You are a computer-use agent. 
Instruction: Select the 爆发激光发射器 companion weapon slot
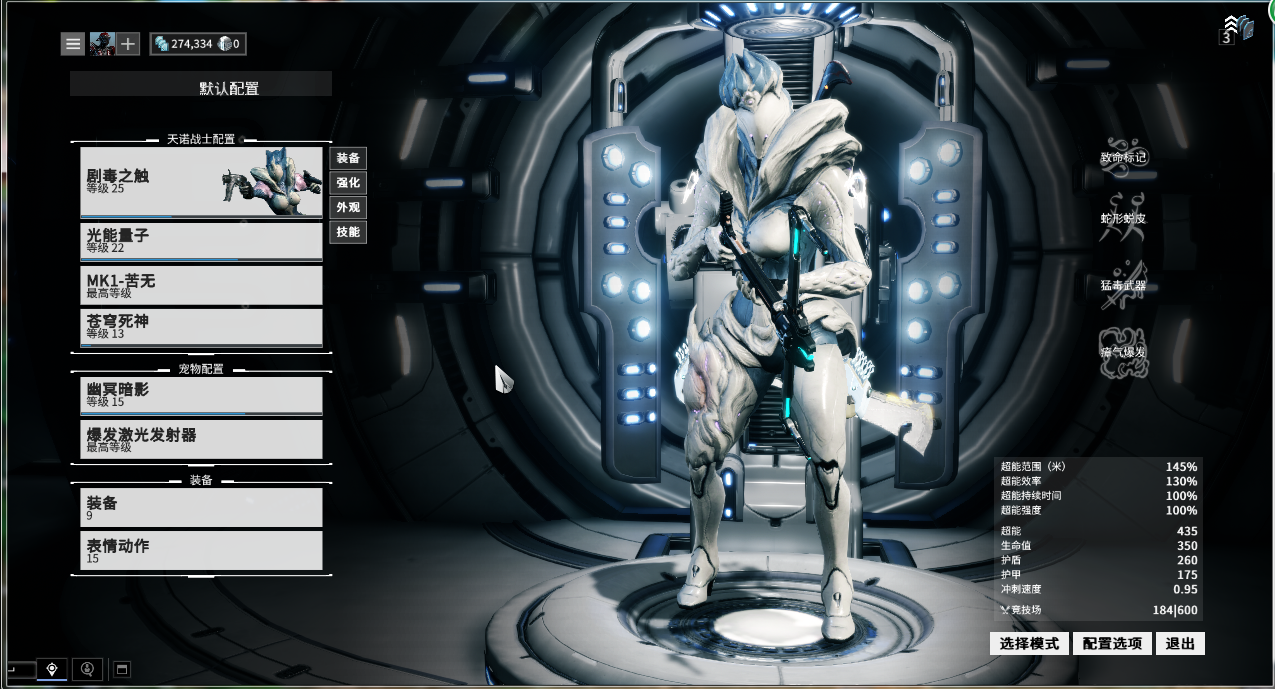point(201,439)
